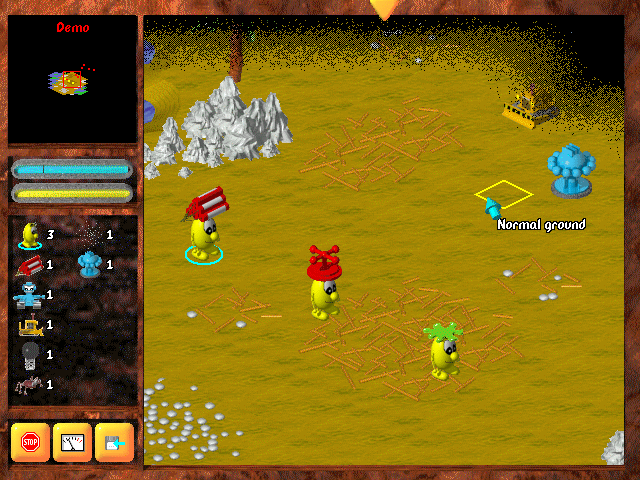
Task: Select the red dynamite count icon
Action: (29, 265)
